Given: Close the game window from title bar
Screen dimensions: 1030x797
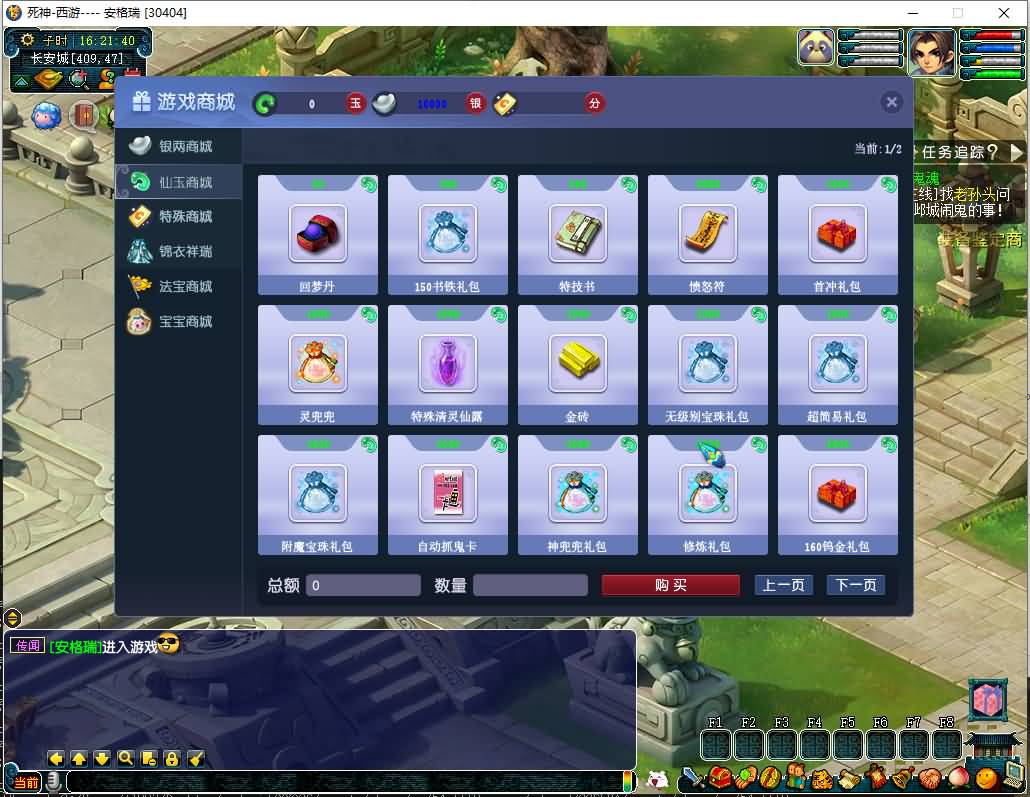Looking at the screenshot, I should 1004,13.
